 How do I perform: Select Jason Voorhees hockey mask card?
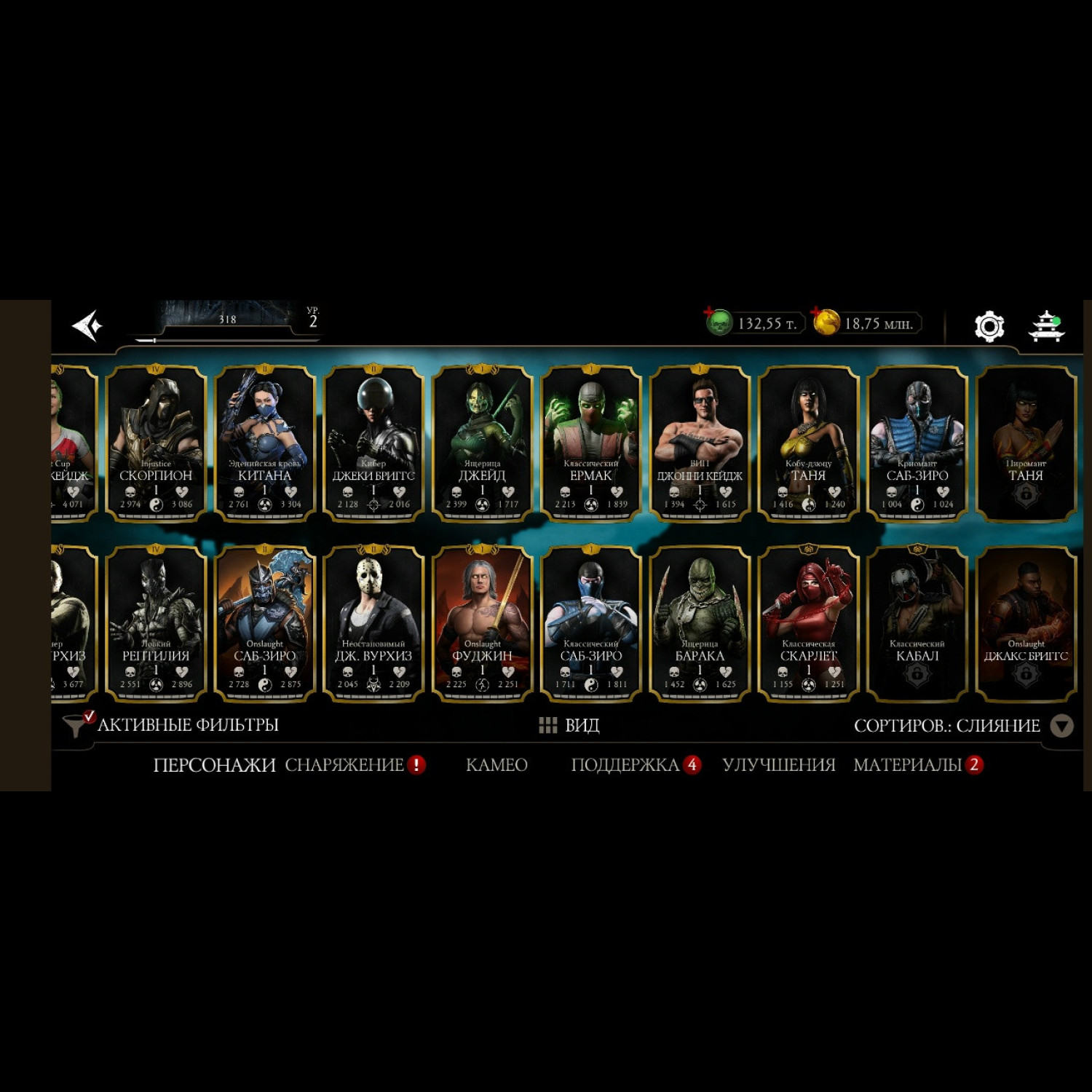[373, 624]
